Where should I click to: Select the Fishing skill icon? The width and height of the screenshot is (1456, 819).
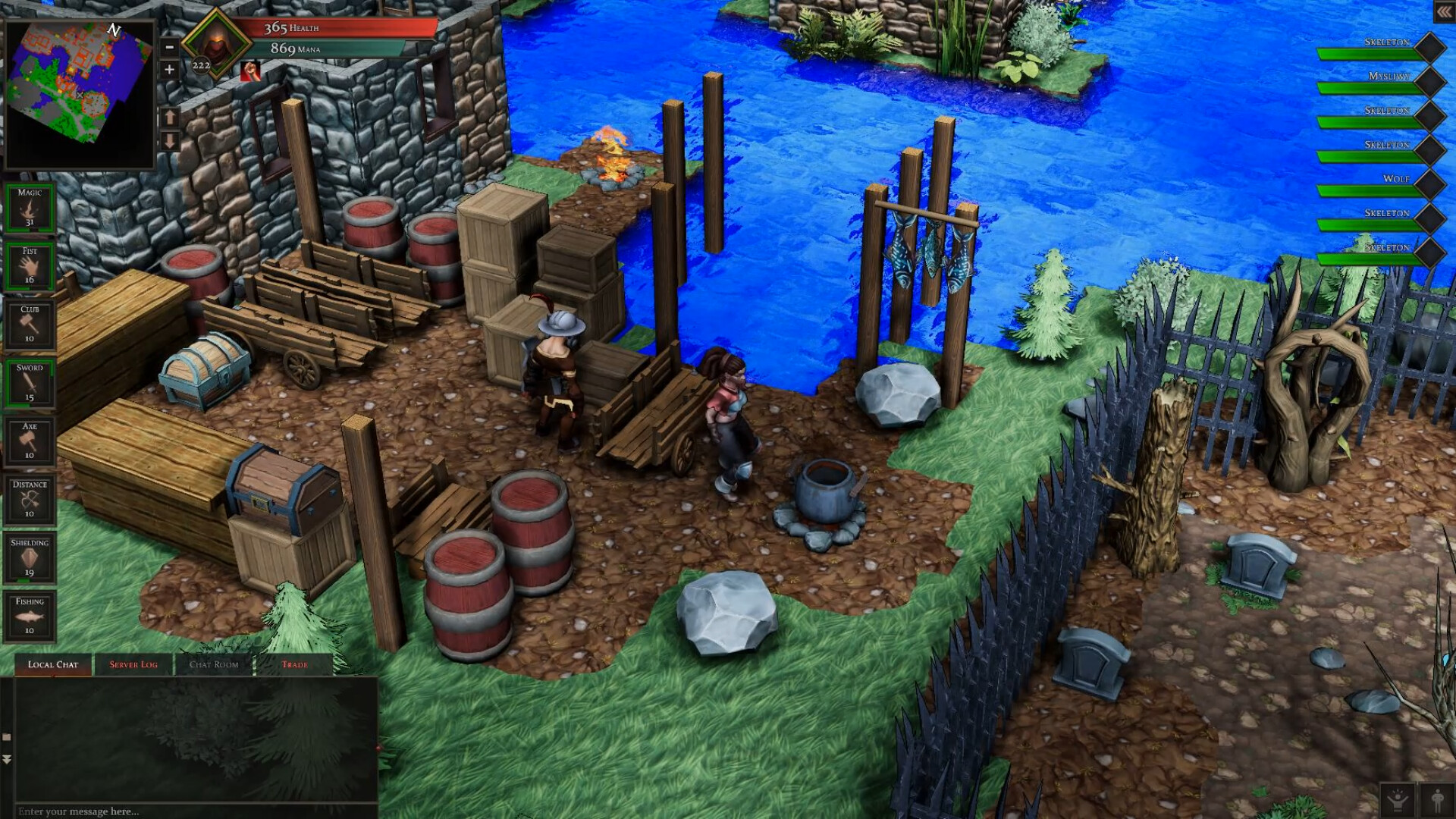pos(30,616)
